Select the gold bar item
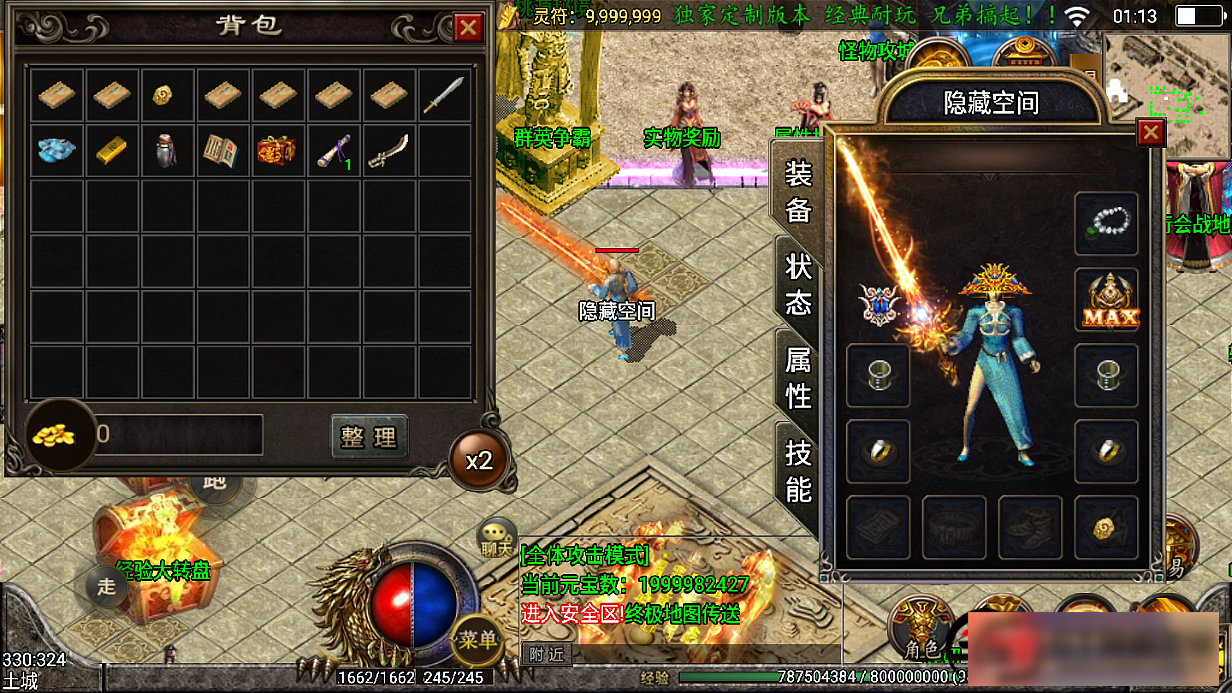This screenshot has width=1232, height=693. 112,150
